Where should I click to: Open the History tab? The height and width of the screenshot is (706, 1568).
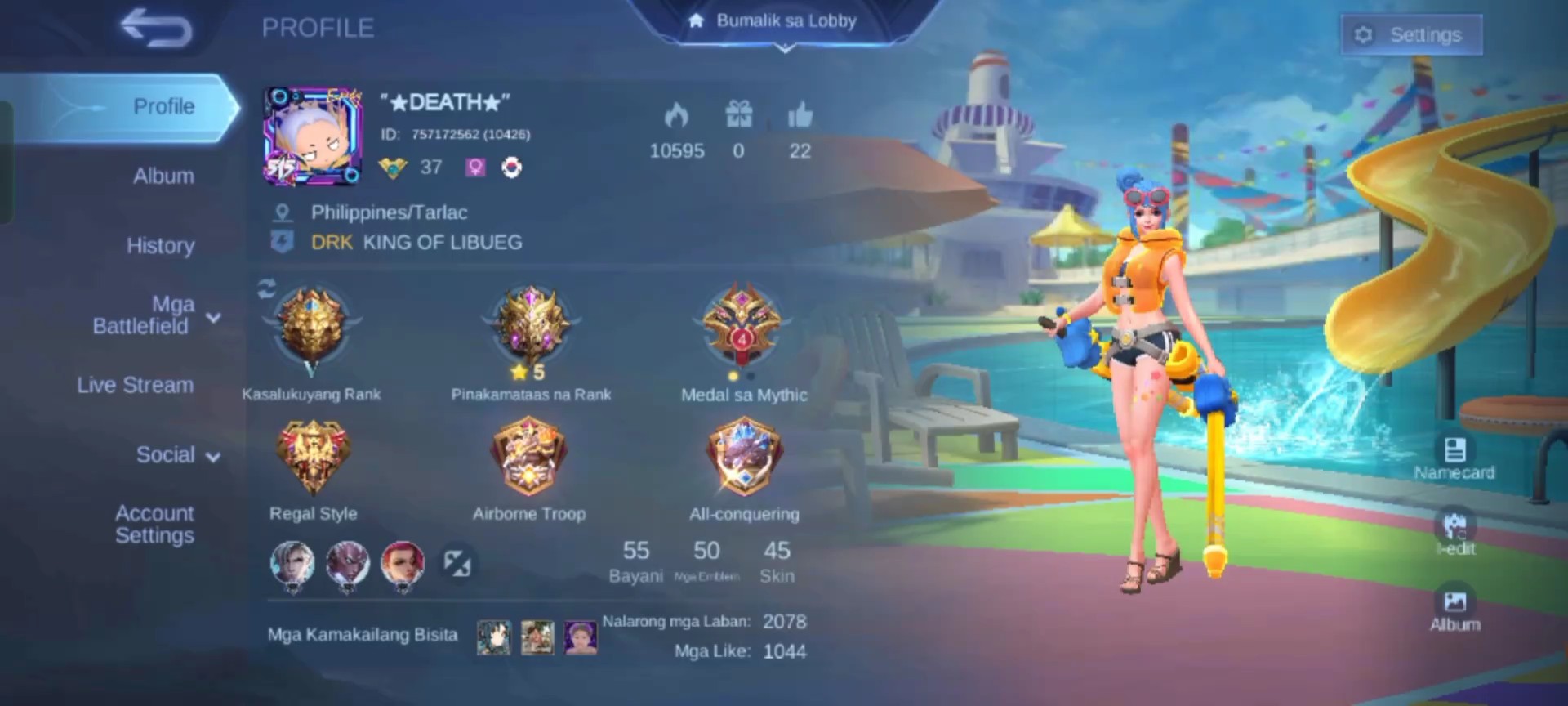pos(160,245)
